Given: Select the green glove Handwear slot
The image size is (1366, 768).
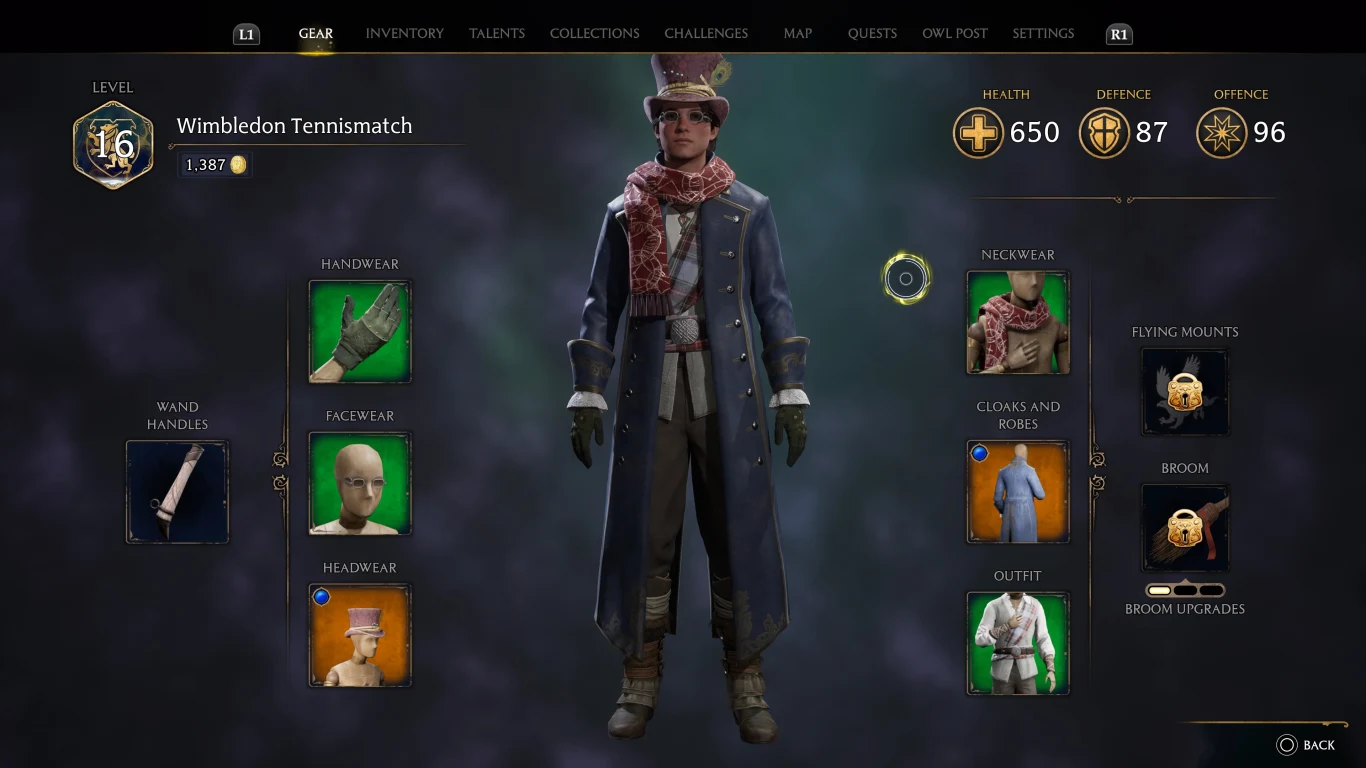Looking at the screenshot, I should click(x=360, y=331).
